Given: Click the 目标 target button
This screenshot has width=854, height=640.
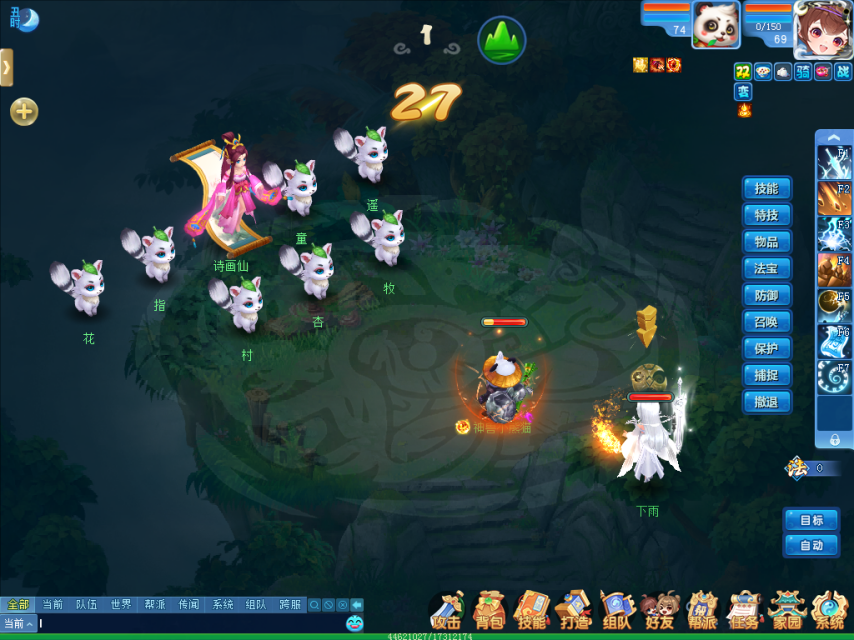Looking at the screenshot, I should [x=811, y=520].
